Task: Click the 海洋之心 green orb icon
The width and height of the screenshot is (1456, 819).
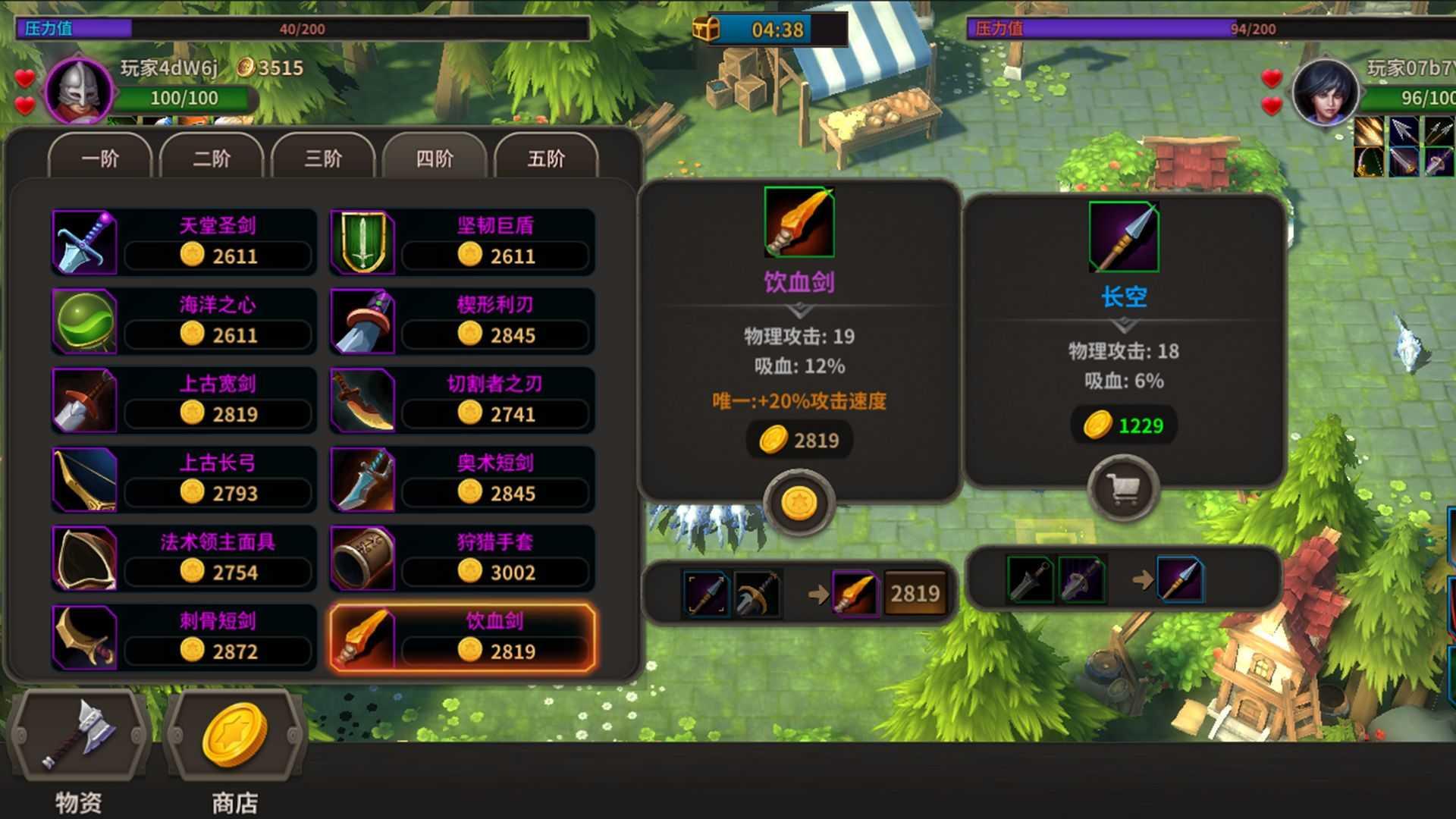Action: (83, 321)
